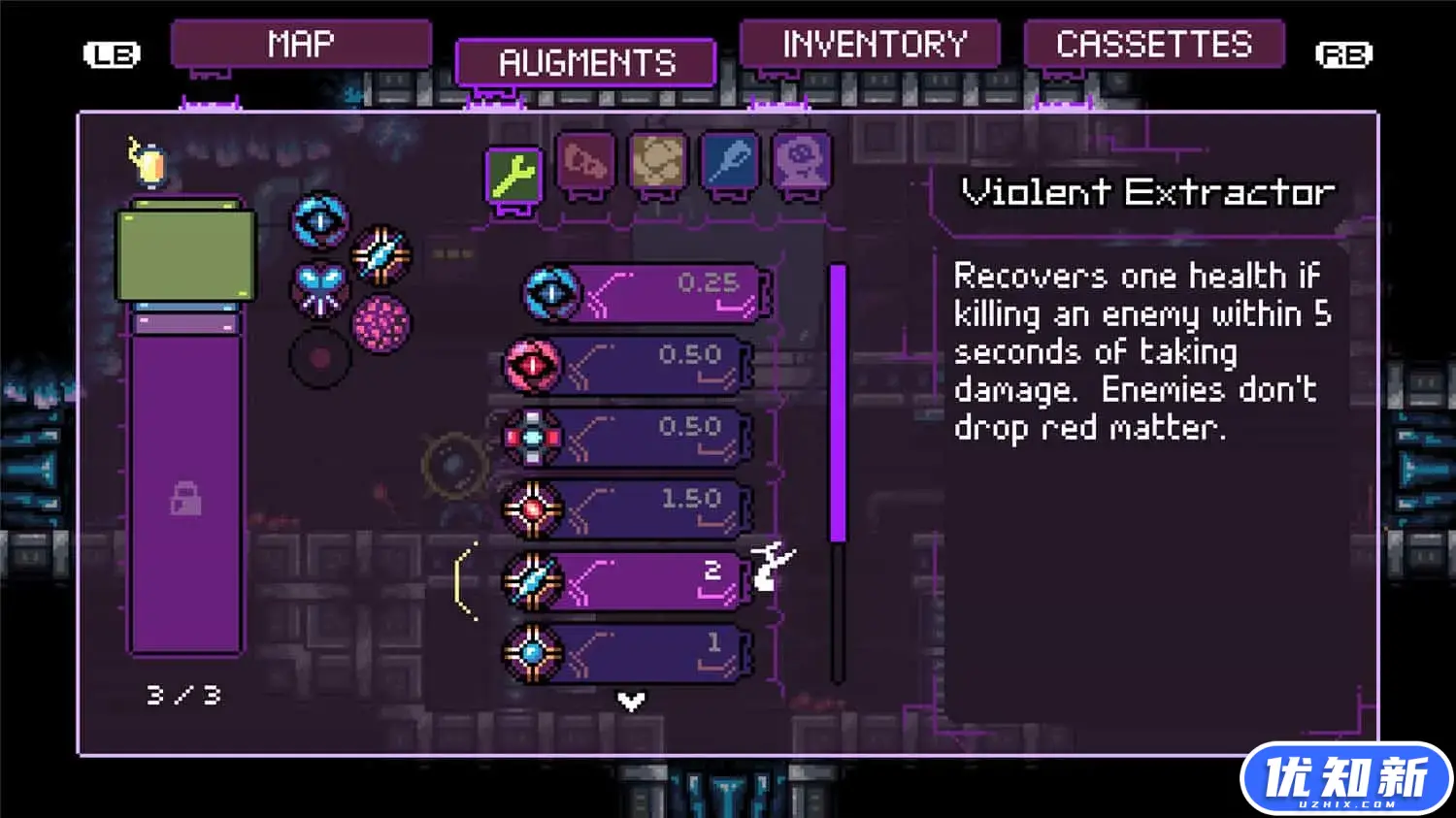Choose the highlighted augment costing 2
Viewport: 1456px width, 818px height.
pos(628,580)
